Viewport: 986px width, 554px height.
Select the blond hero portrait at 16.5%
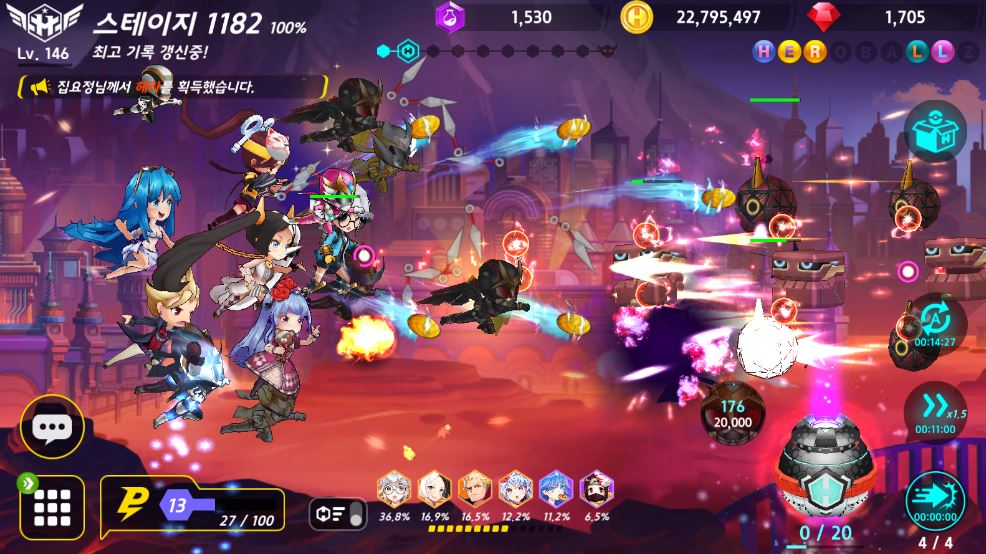tap(474, 490)
